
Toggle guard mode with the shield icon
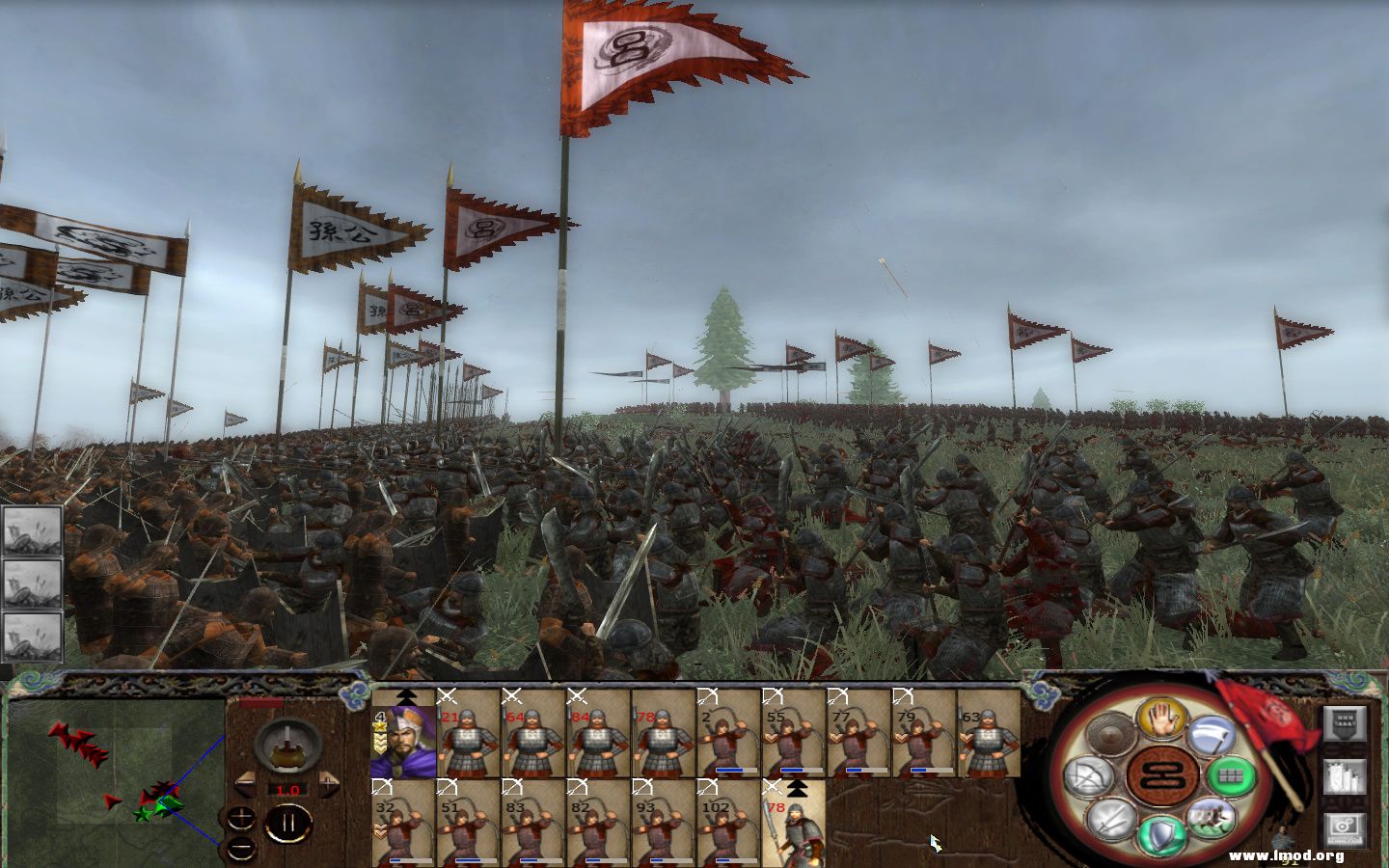point(1160,831)
